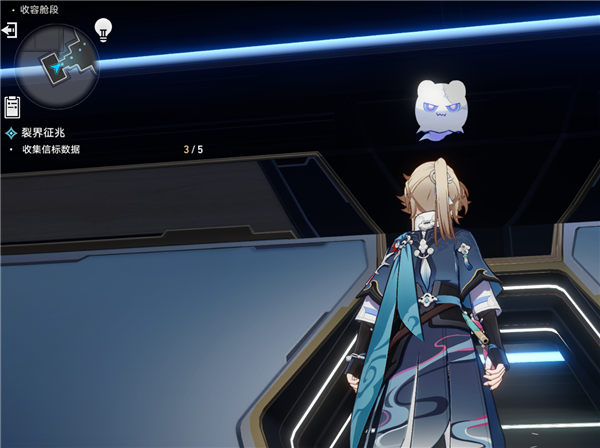Open the mission log clipboard icon
This screenshot has width=600, height=448.
(x=12, y=106)
